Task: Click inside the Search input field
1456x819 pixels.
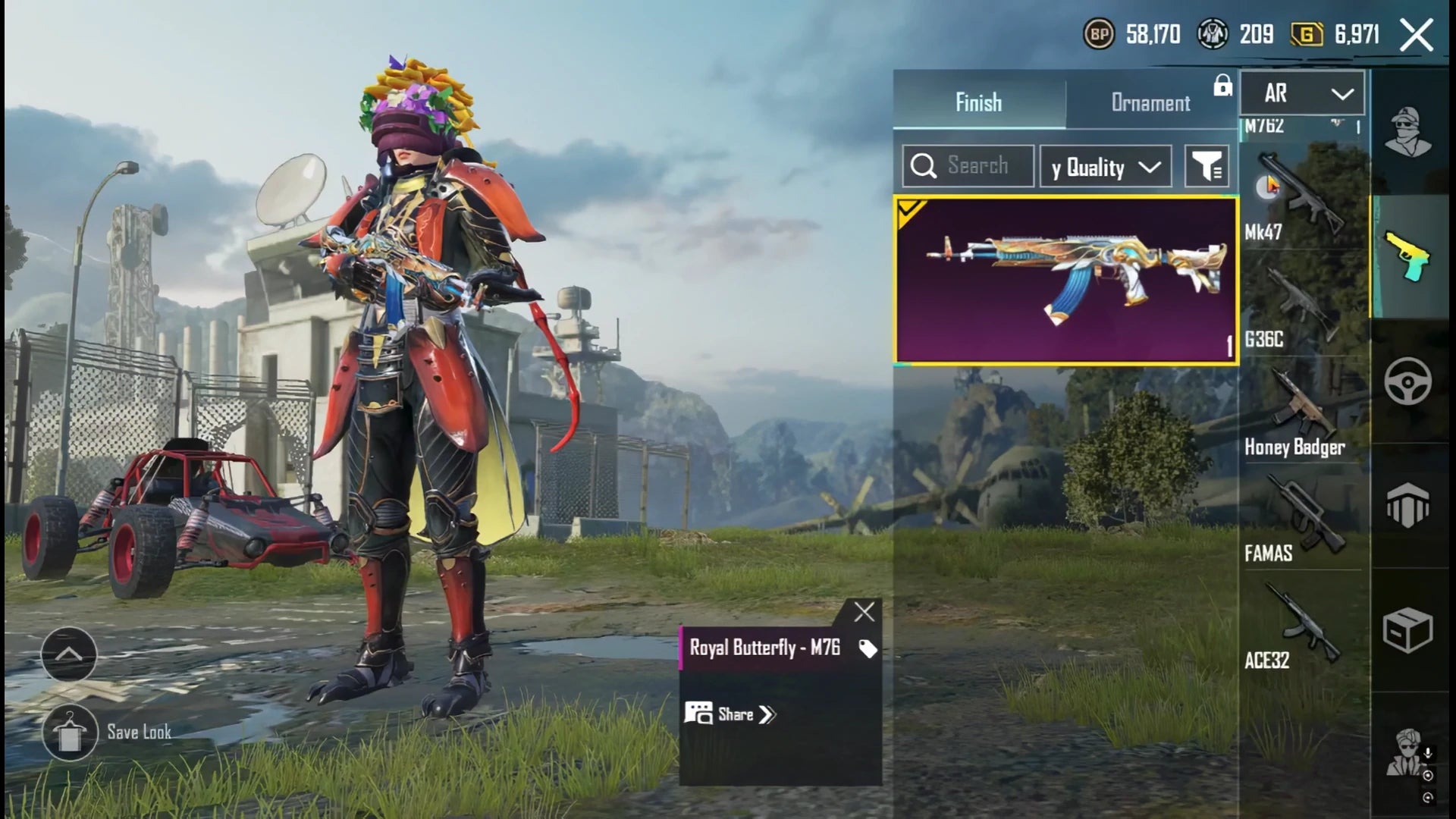Action: (x=978, y=165)
